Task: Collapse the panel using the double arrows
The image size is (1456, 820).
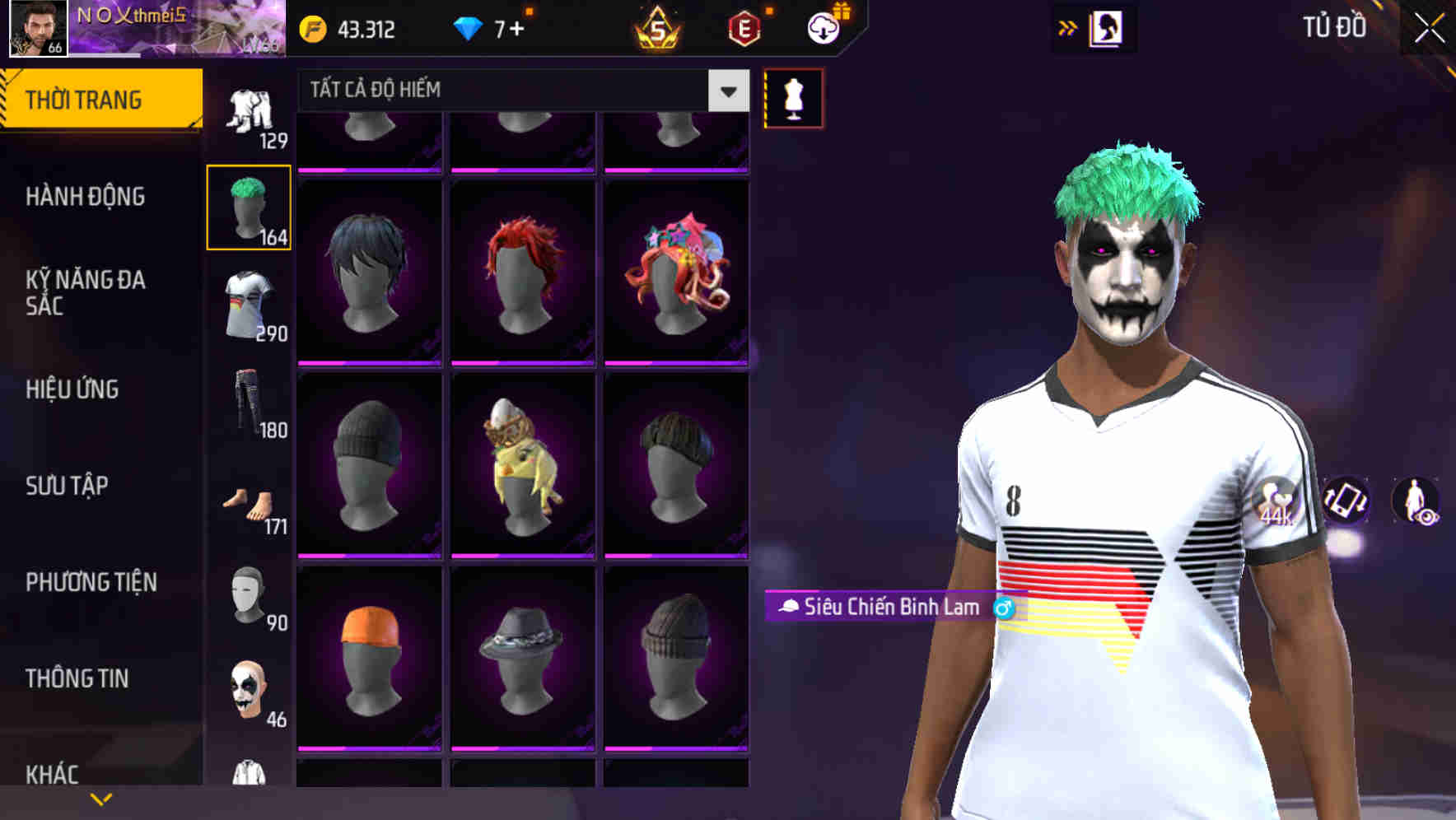Action: pyautogui.click(x=1069, y=26)
